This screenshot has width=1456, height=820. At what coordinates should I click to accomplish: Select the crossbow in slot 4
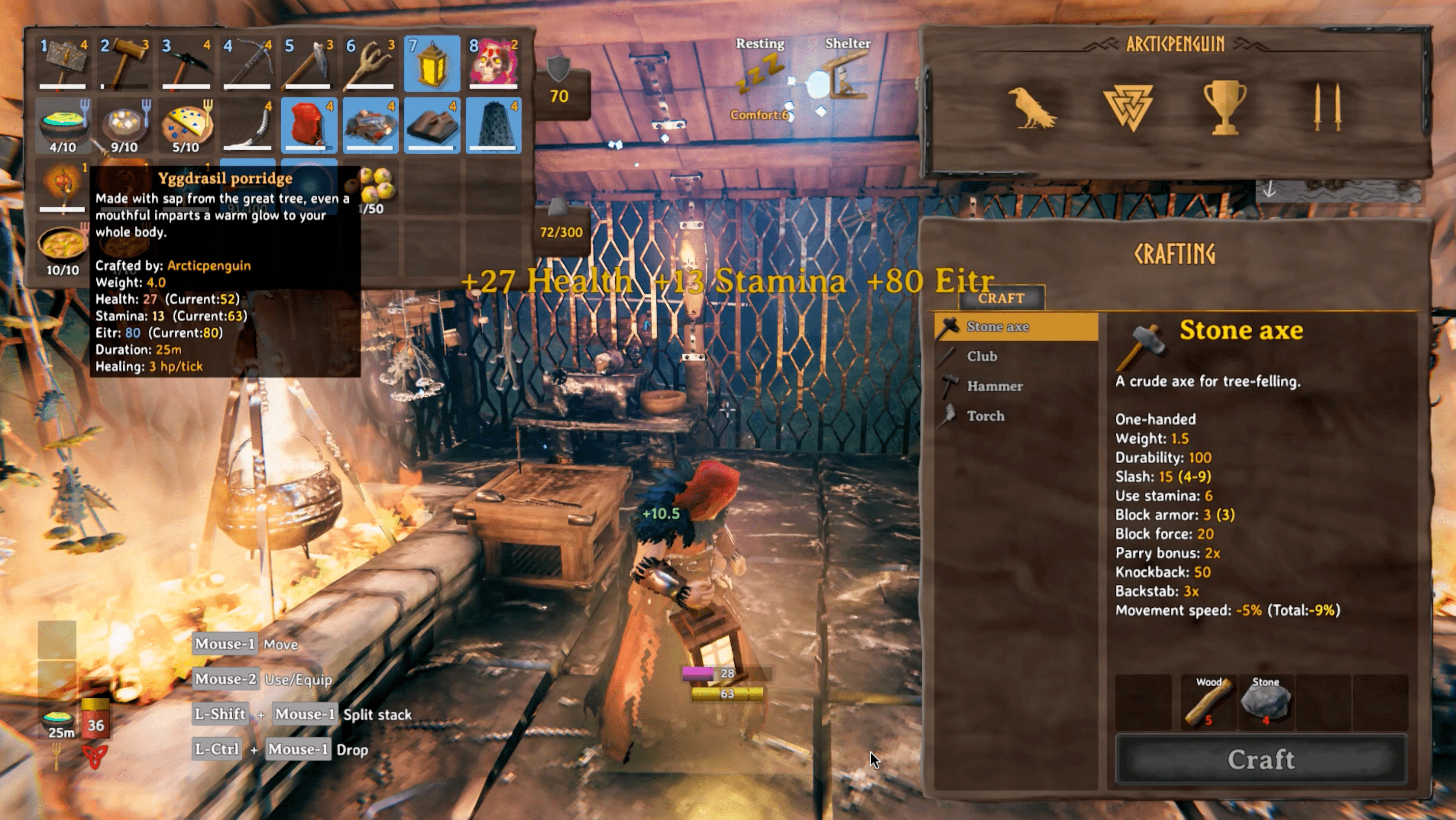[248, 63]
